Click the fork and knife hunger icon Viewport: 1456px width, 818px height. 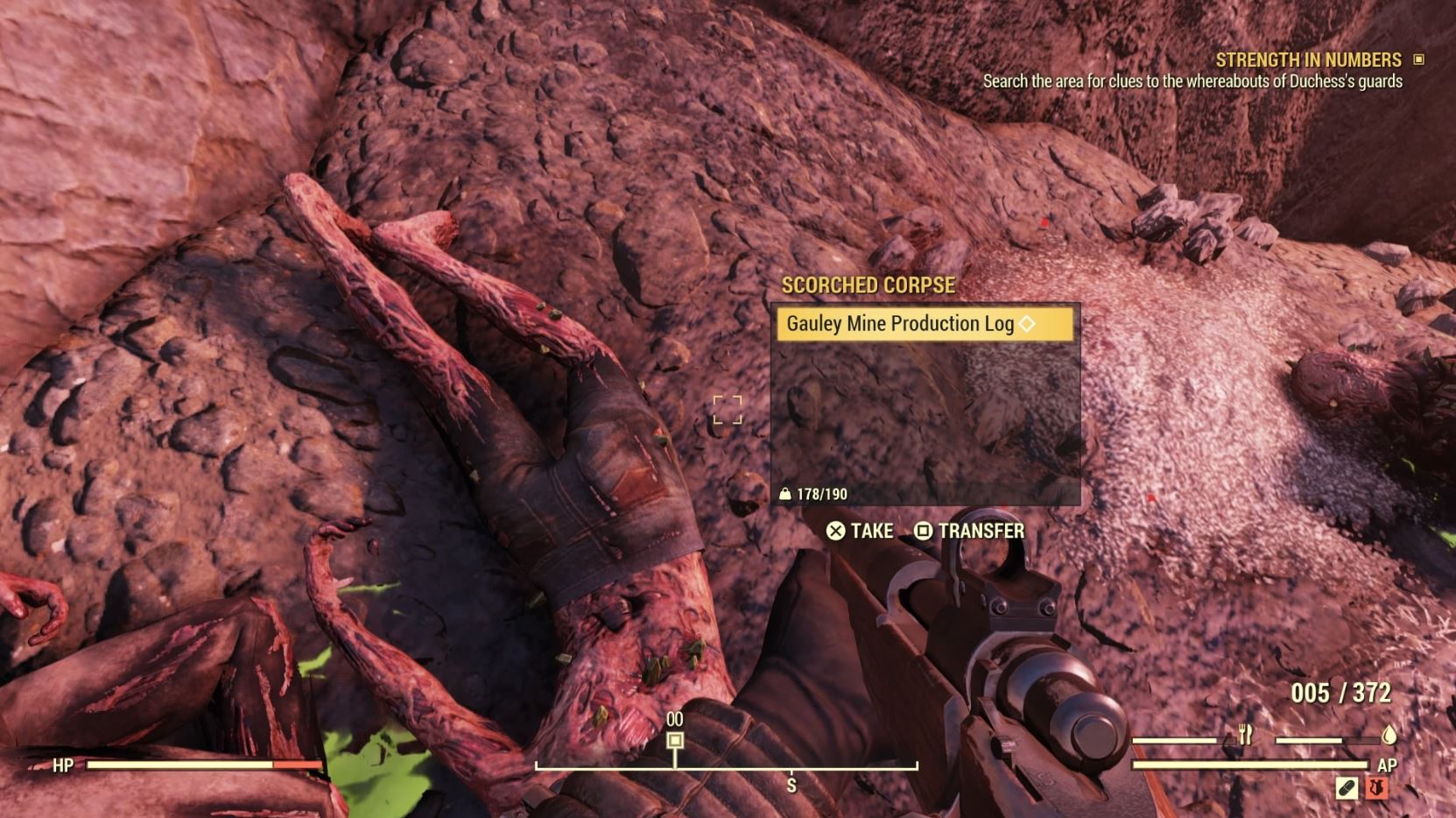pyautogui.click(x=1246, y=734)
